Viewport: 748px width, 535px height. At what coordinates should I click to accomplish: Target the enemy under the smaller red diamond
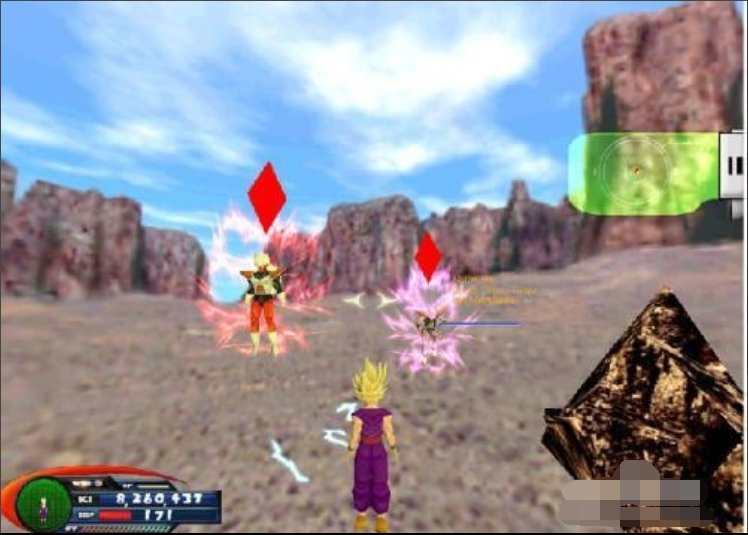pos(430,322)
